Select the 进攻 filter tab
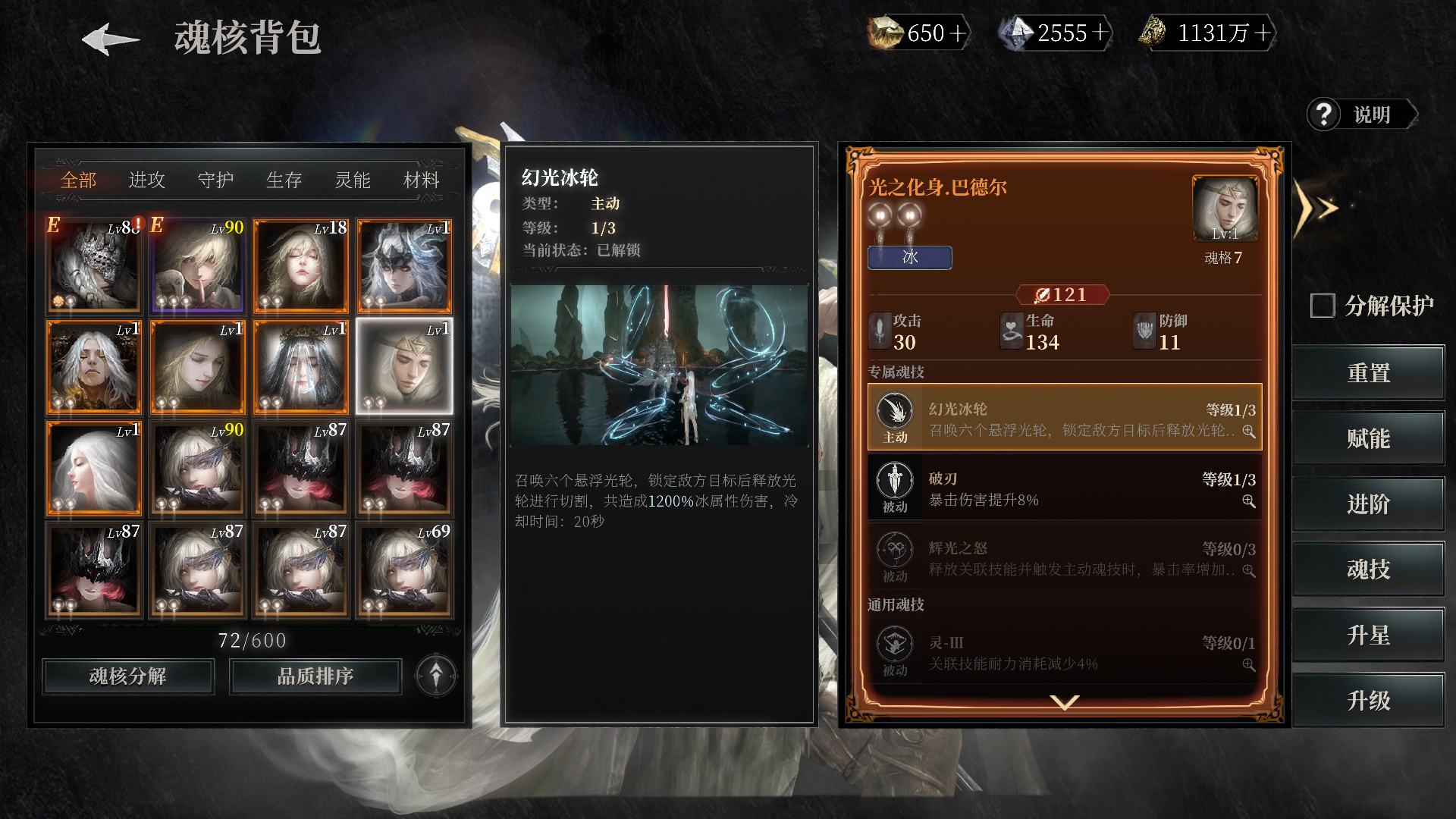The image size is (1456, 819). [149, 180]
